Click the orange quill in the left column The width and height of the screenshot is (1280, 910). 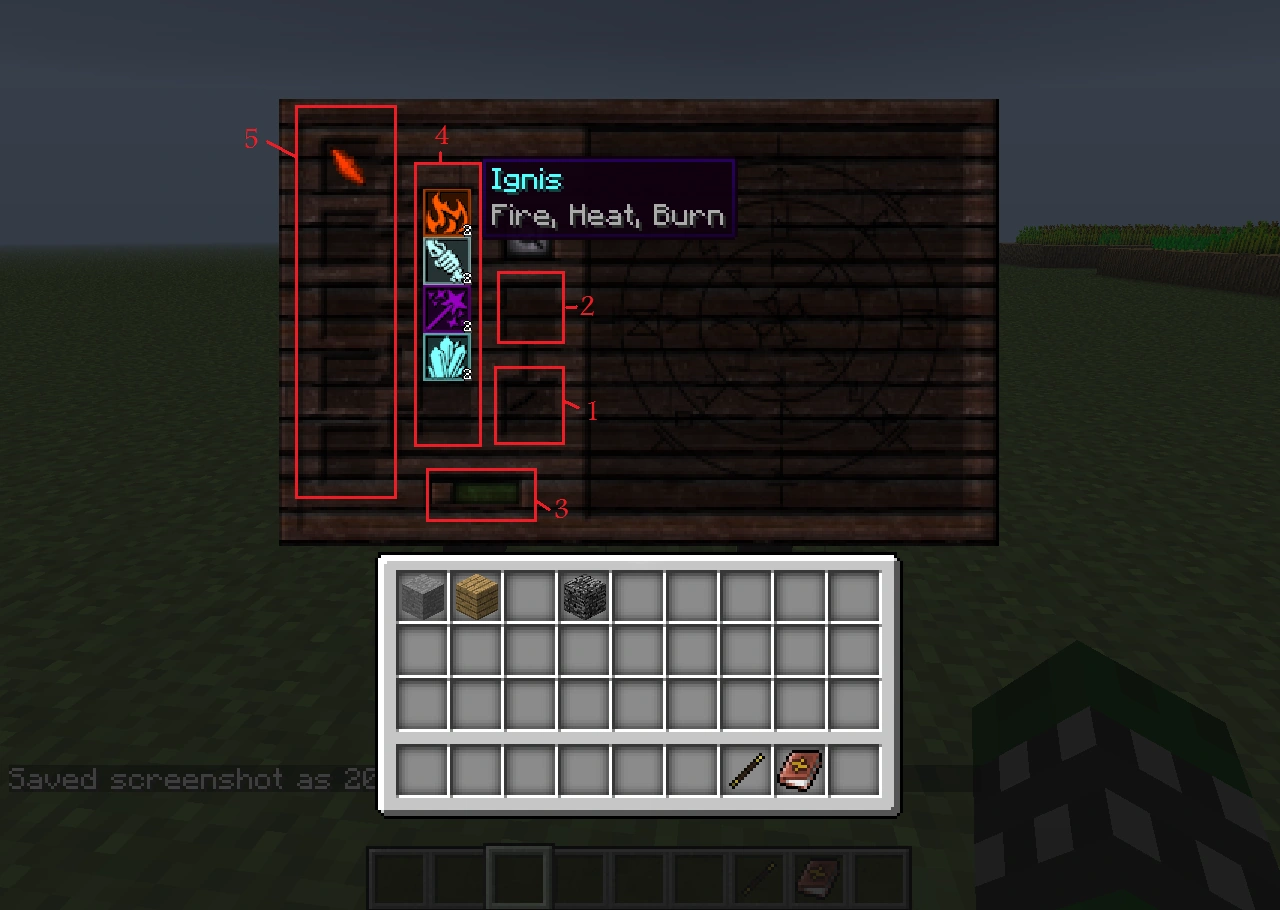point(348,168)
